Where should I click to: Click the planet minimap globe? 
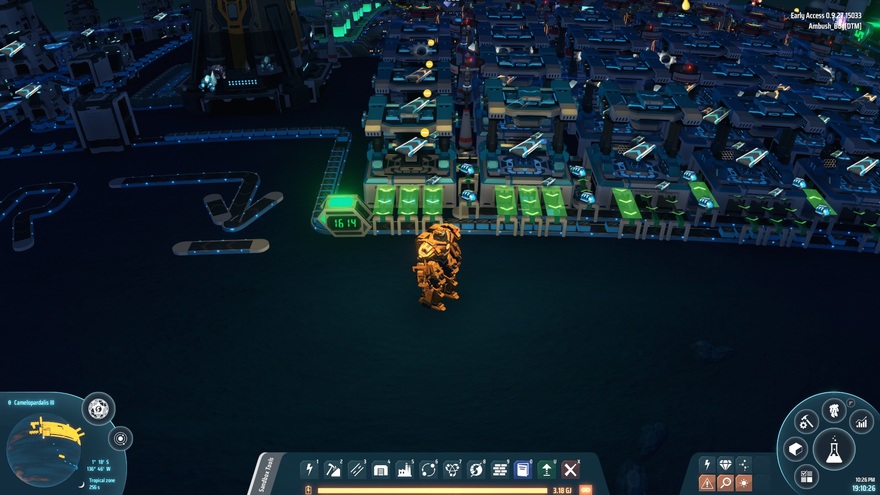(x=45, y=449)
